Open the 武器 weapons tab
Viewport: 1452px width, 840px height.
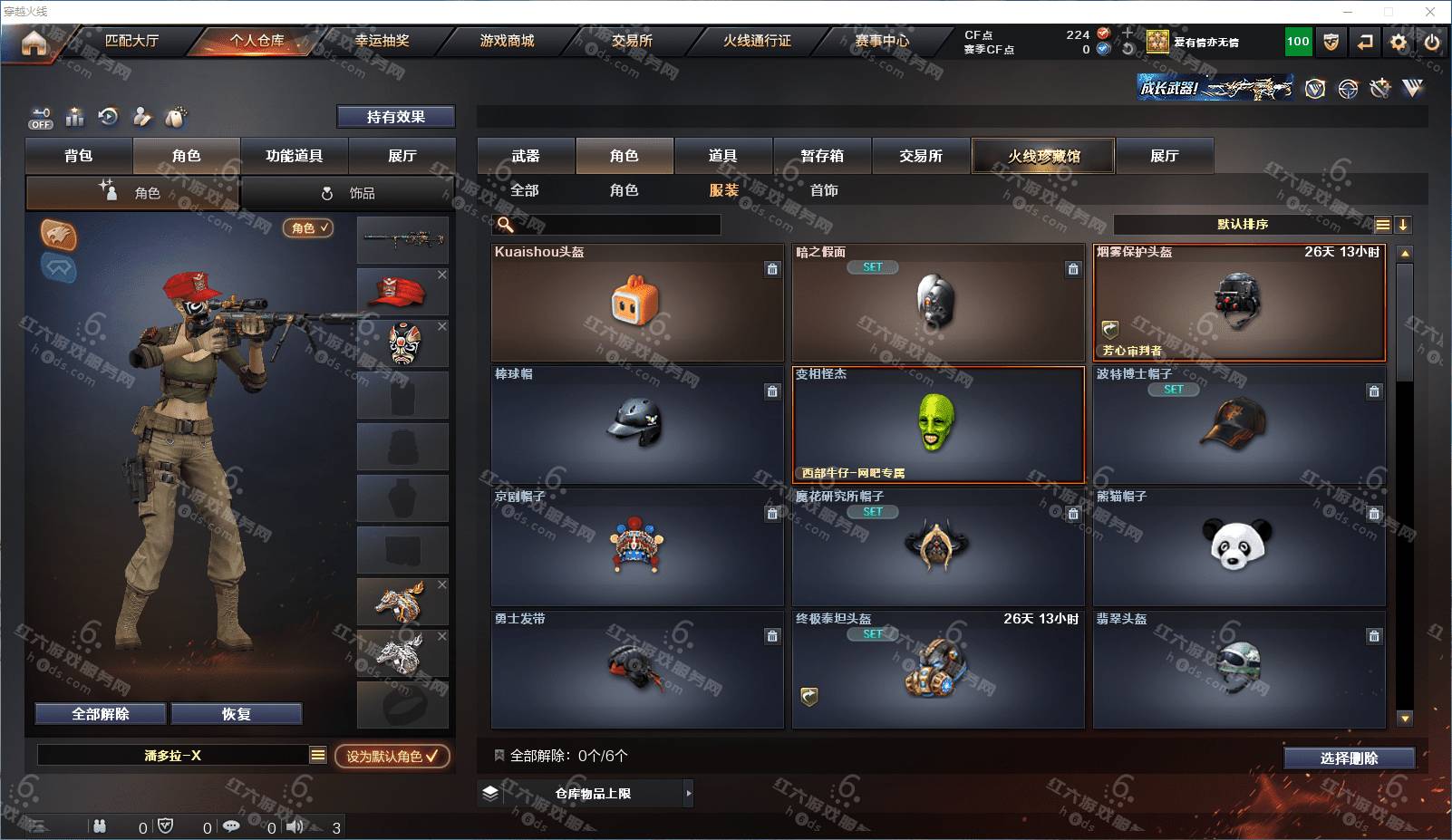[526, 156]
